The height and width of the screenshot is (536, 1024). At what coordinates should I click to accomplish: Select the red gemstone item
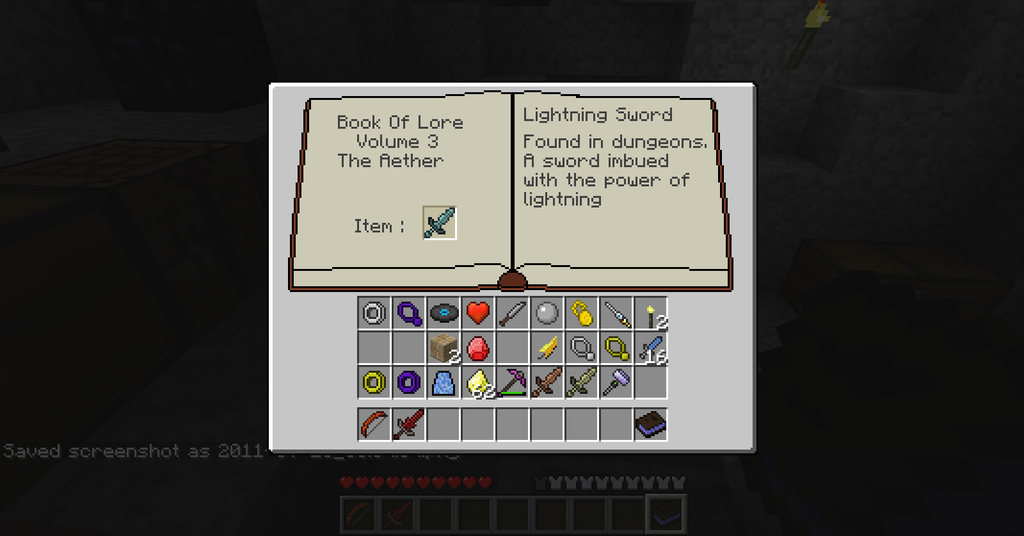477,348
